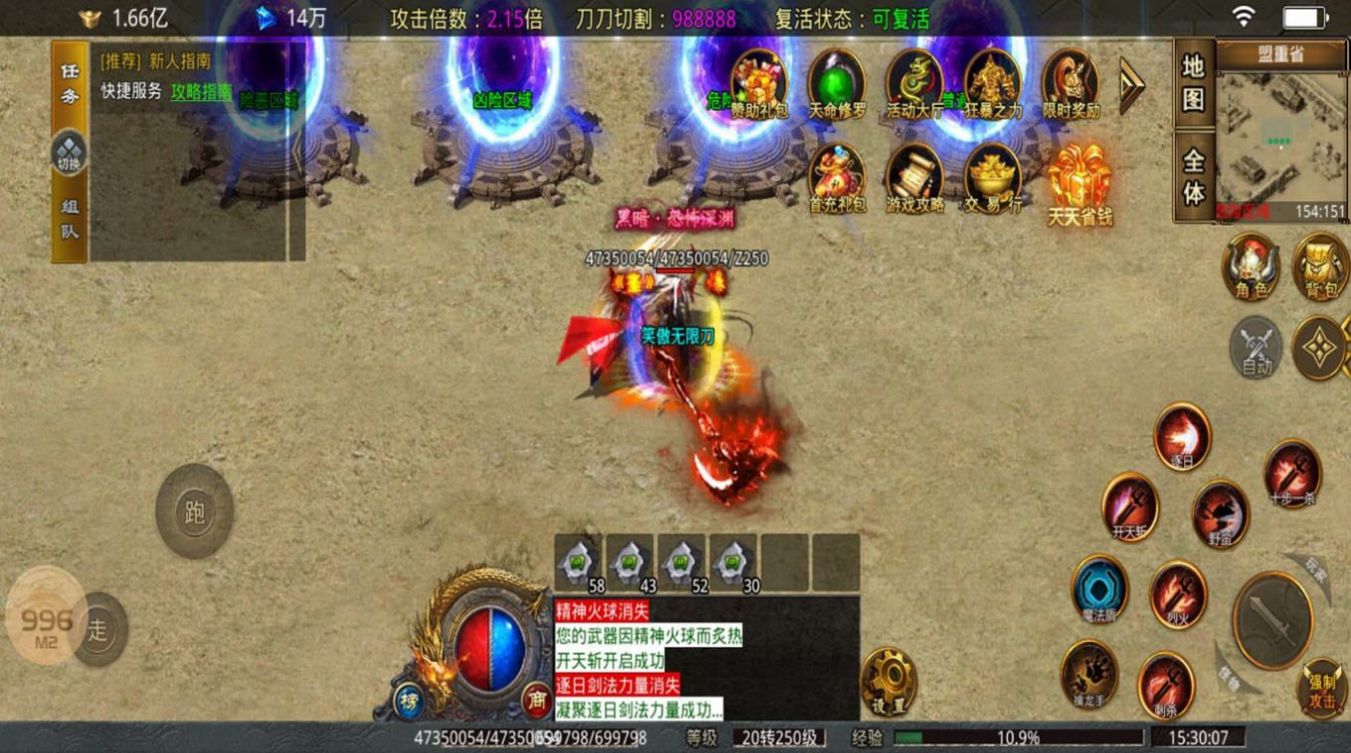Open the 角色 character sheet
The width and height of the screenshot is (1351, 753).
click(x=1251, y=264)
